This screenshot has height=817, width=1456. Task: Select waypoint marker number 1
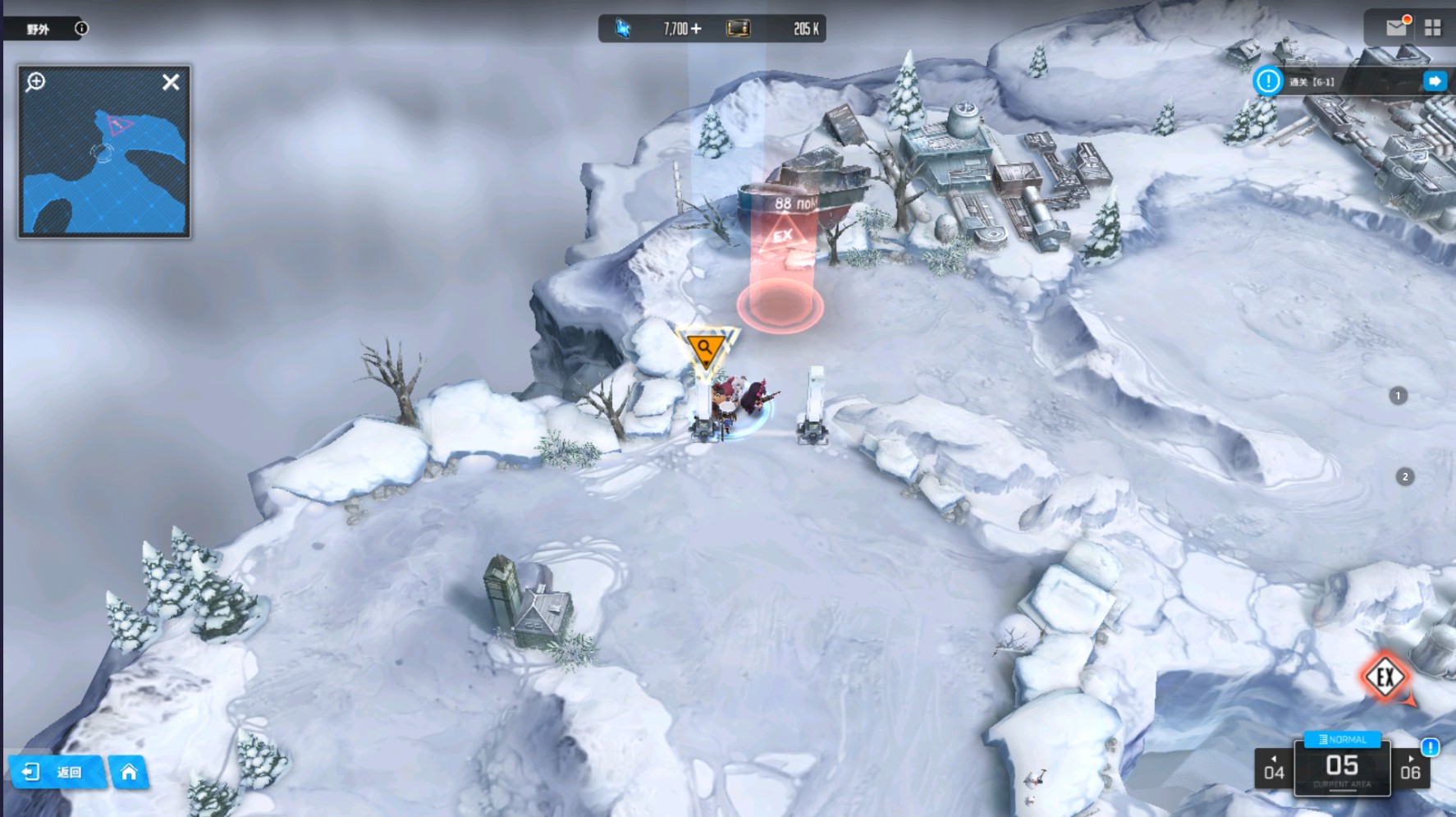pos(1399,396)
